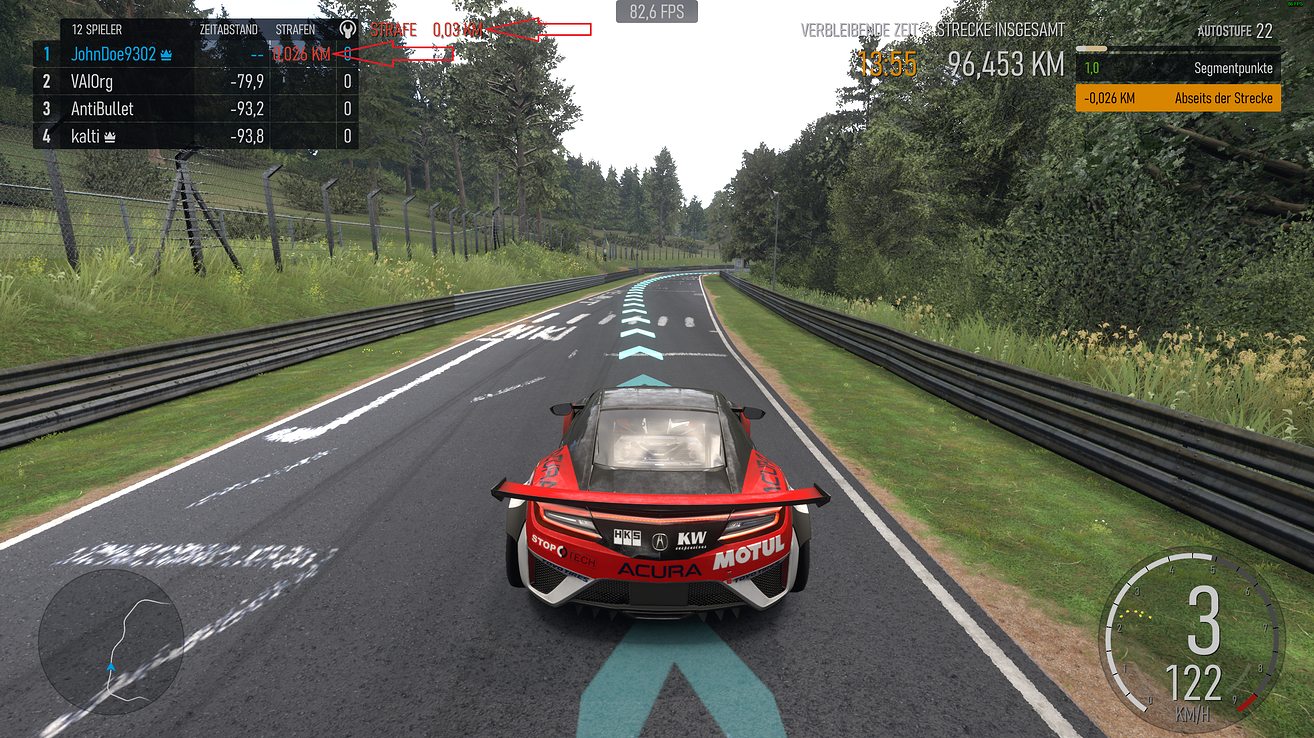This screenshot has width=1314, height=738.
Task: Click the crown icon next to kalti
Action: click(x=108, y=137)
